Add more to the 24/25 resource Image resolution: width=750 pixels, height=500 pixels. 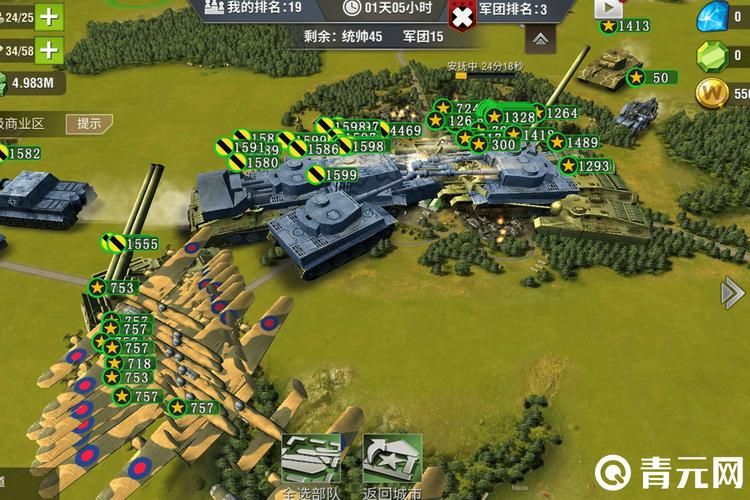[x=48, y=17]
